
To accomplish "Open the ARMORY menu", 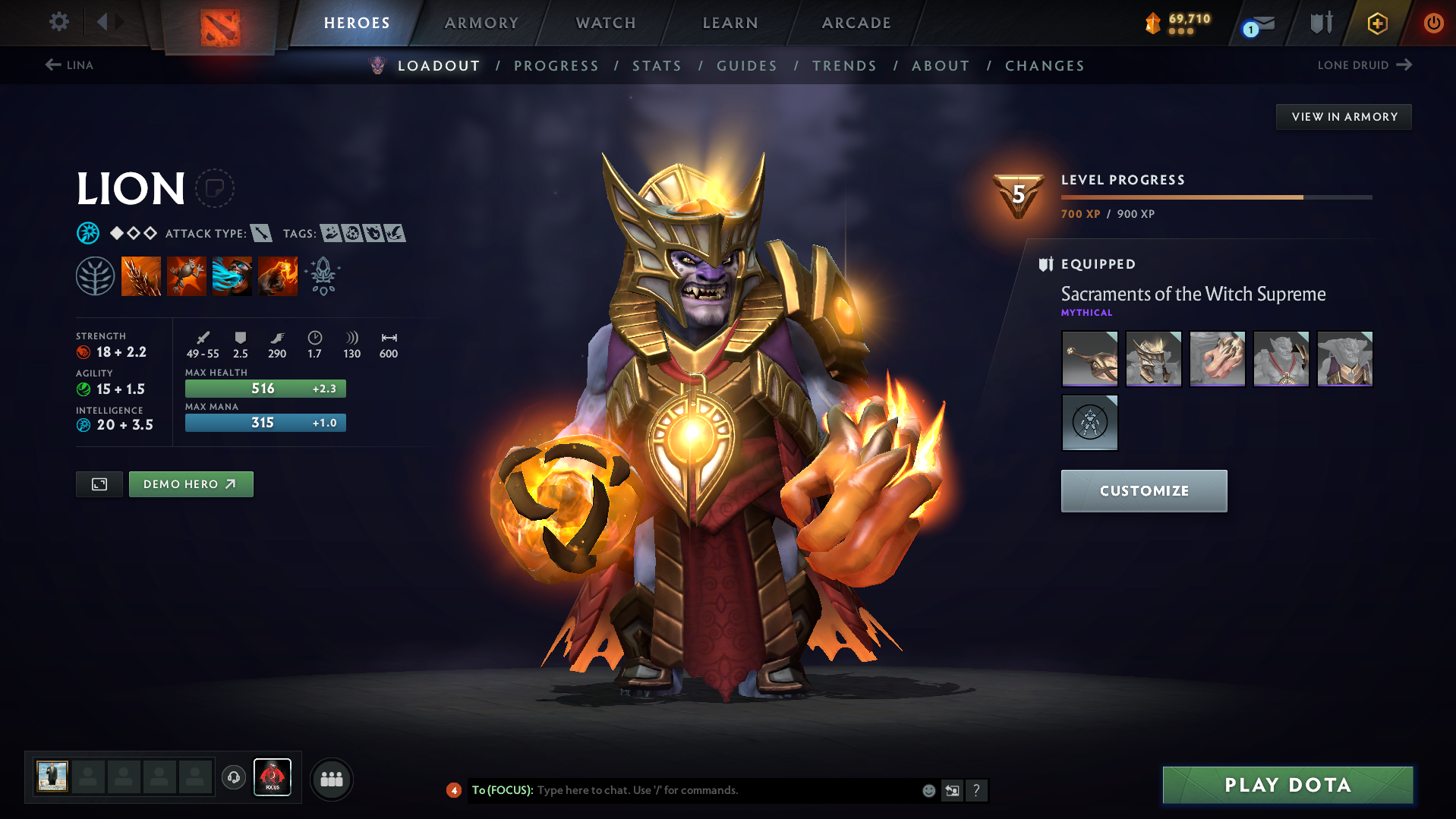I will 481,23.
